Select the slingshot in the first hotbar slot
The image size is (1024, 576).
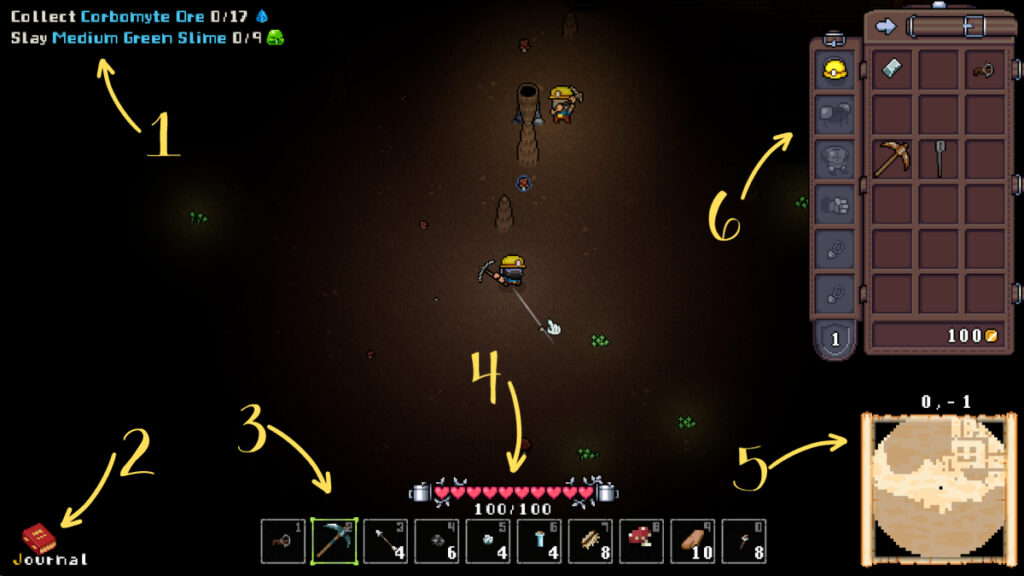283,541
